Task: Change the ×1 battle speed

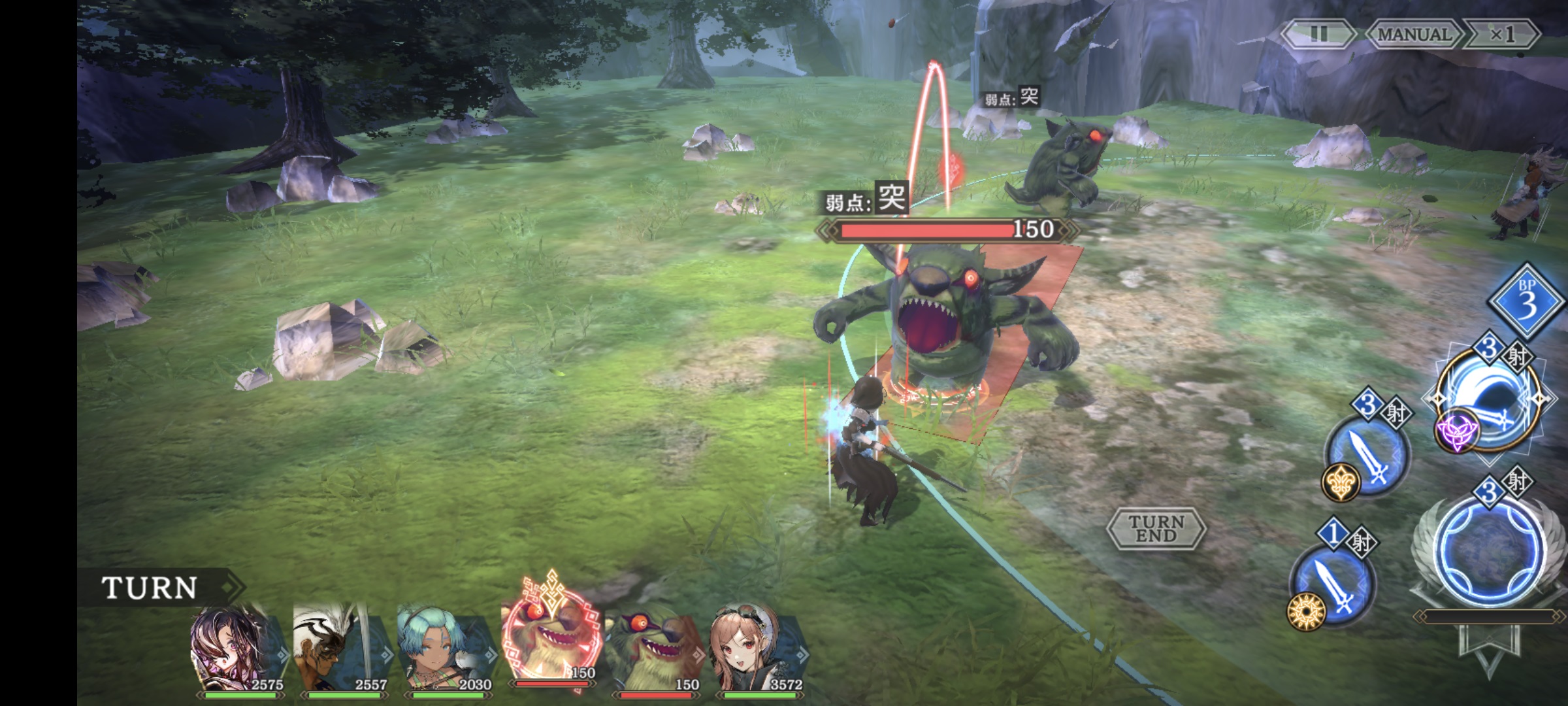Action: tap(1501, 35)
